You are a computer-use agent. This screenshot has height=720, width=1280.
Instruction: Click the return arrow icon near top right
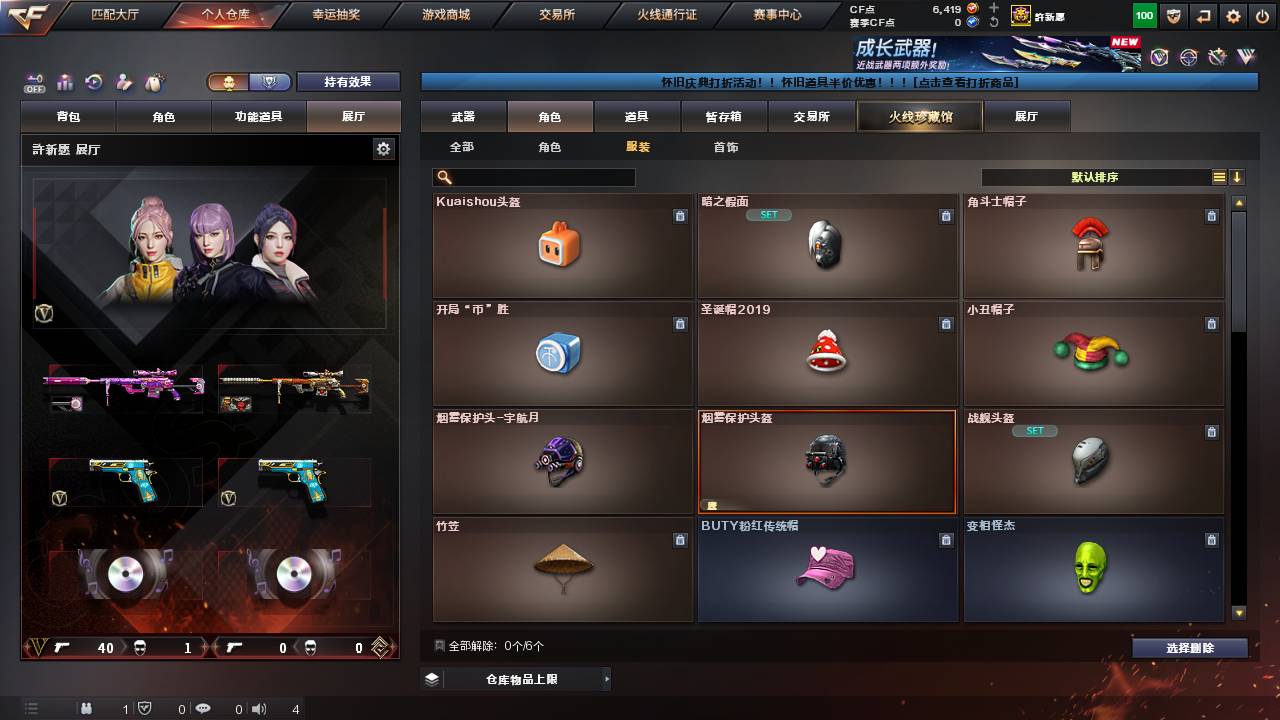(x=1203, y=14)
